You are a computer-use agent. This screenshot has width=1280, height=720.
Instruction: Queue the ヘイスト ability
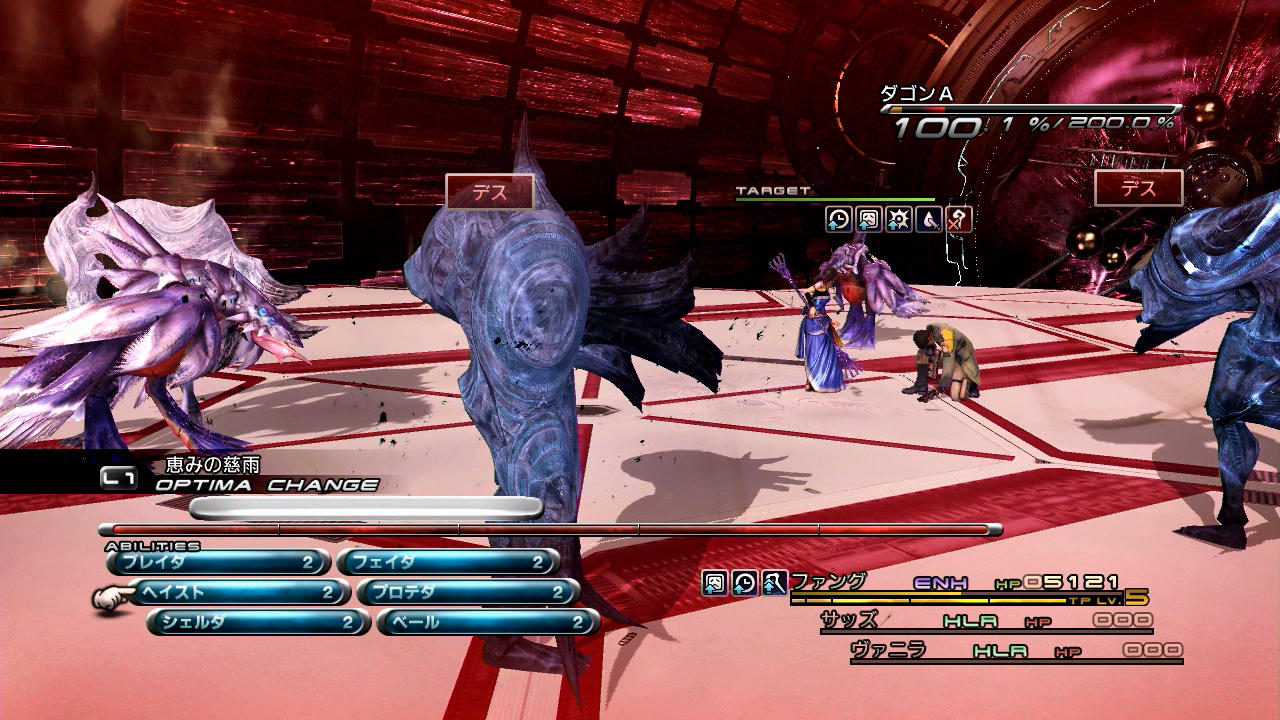[x=238, y=593]
